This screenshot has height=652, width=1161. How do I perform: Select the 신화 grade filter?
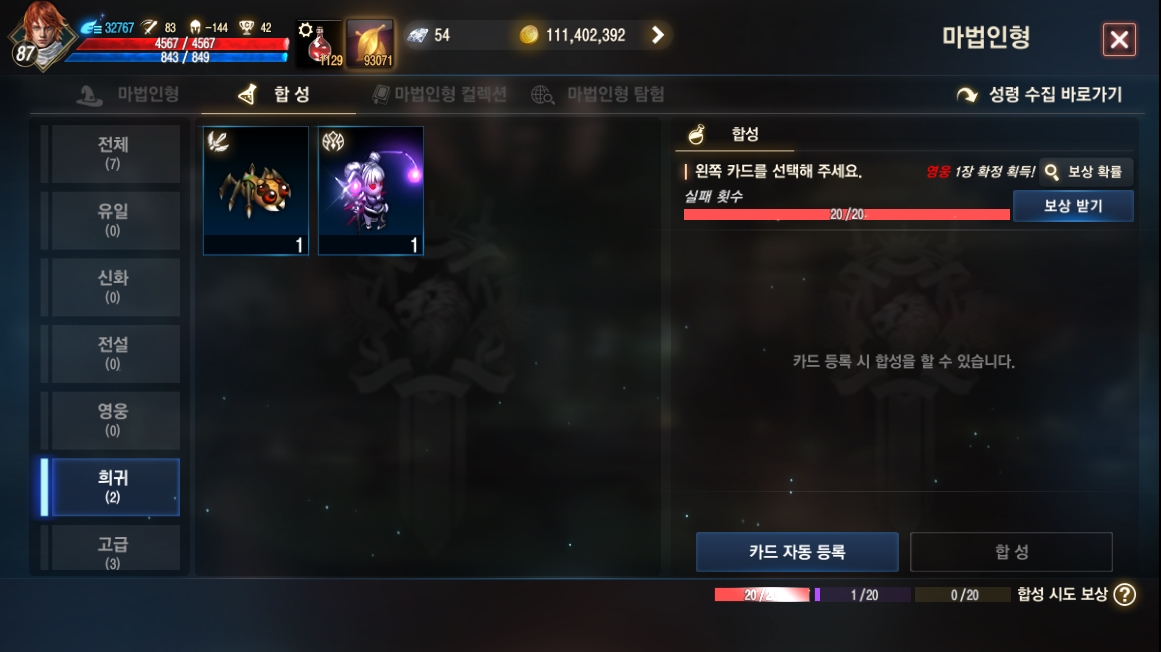coord(112,287)
